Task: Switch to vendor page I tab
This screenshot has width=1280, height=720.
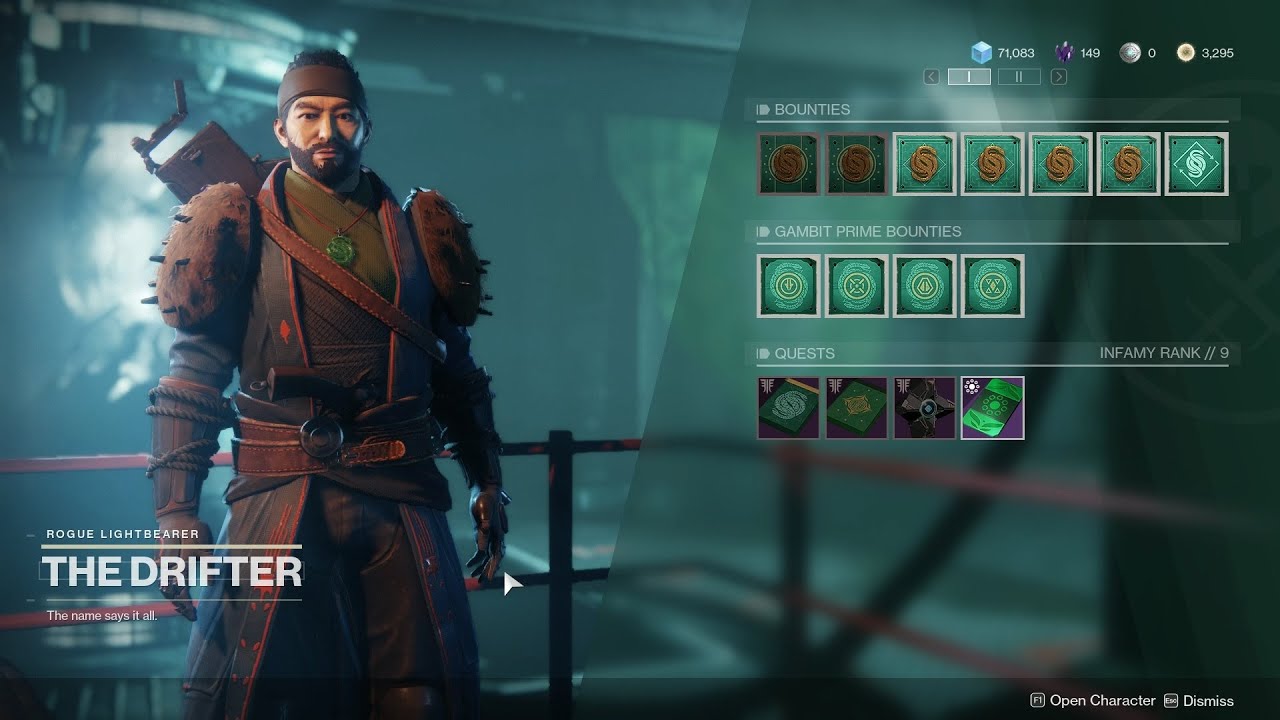Action: coord(969,77)
